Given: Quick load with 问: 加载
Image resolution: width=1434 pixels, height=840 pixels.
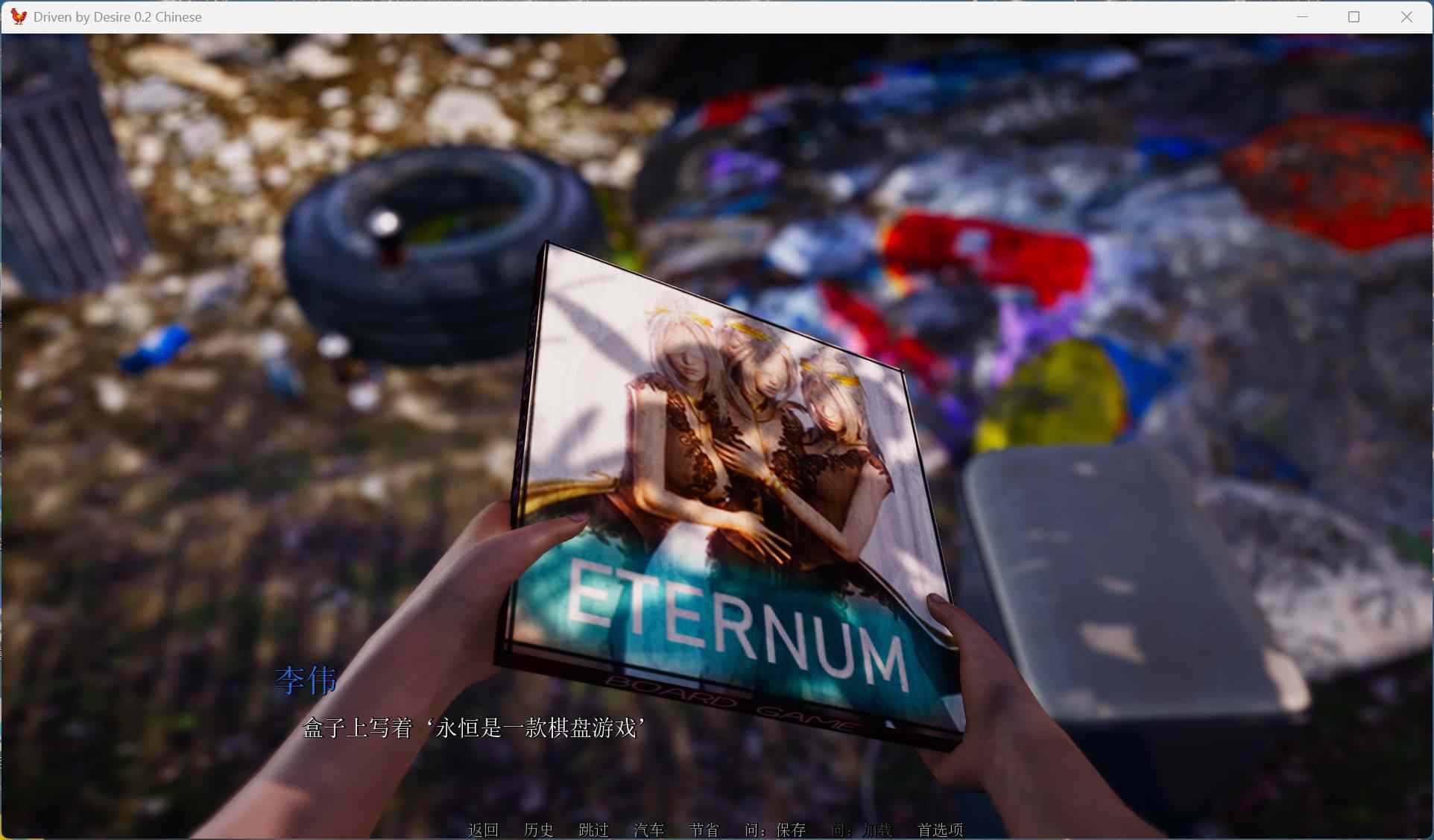Looking at the screenshot, I should (x=862, y=830).
